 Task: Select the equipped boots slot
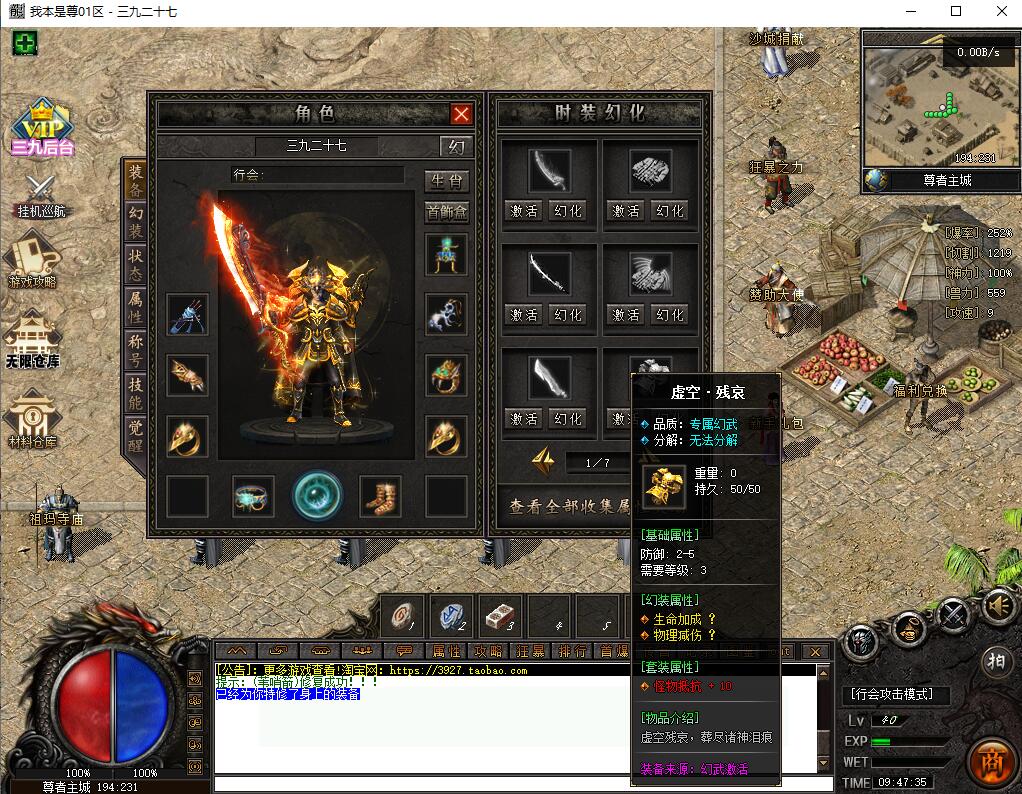(380, 496)
